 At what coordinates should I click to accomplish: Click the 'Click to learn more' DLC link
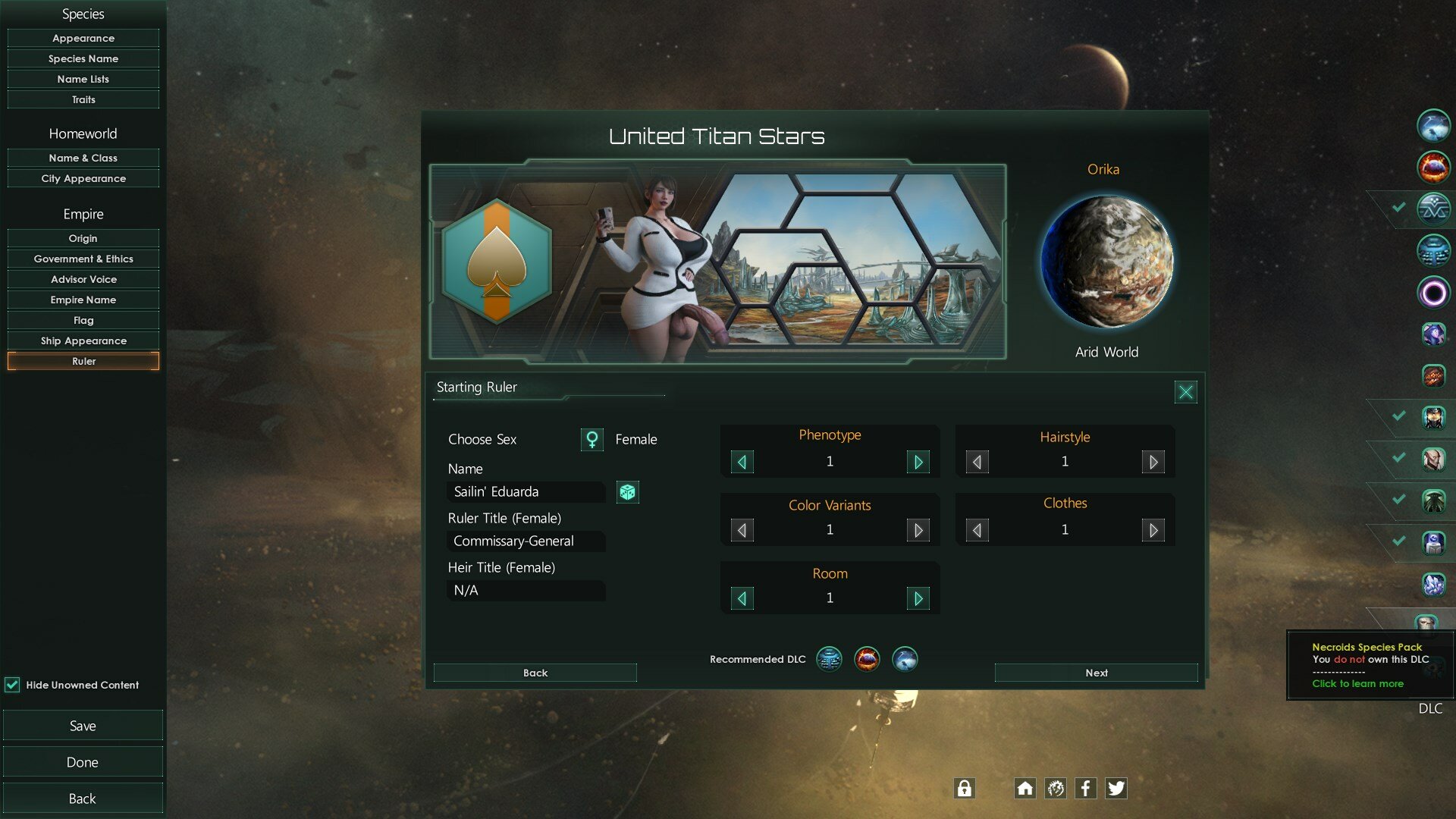click(1357, 683)
